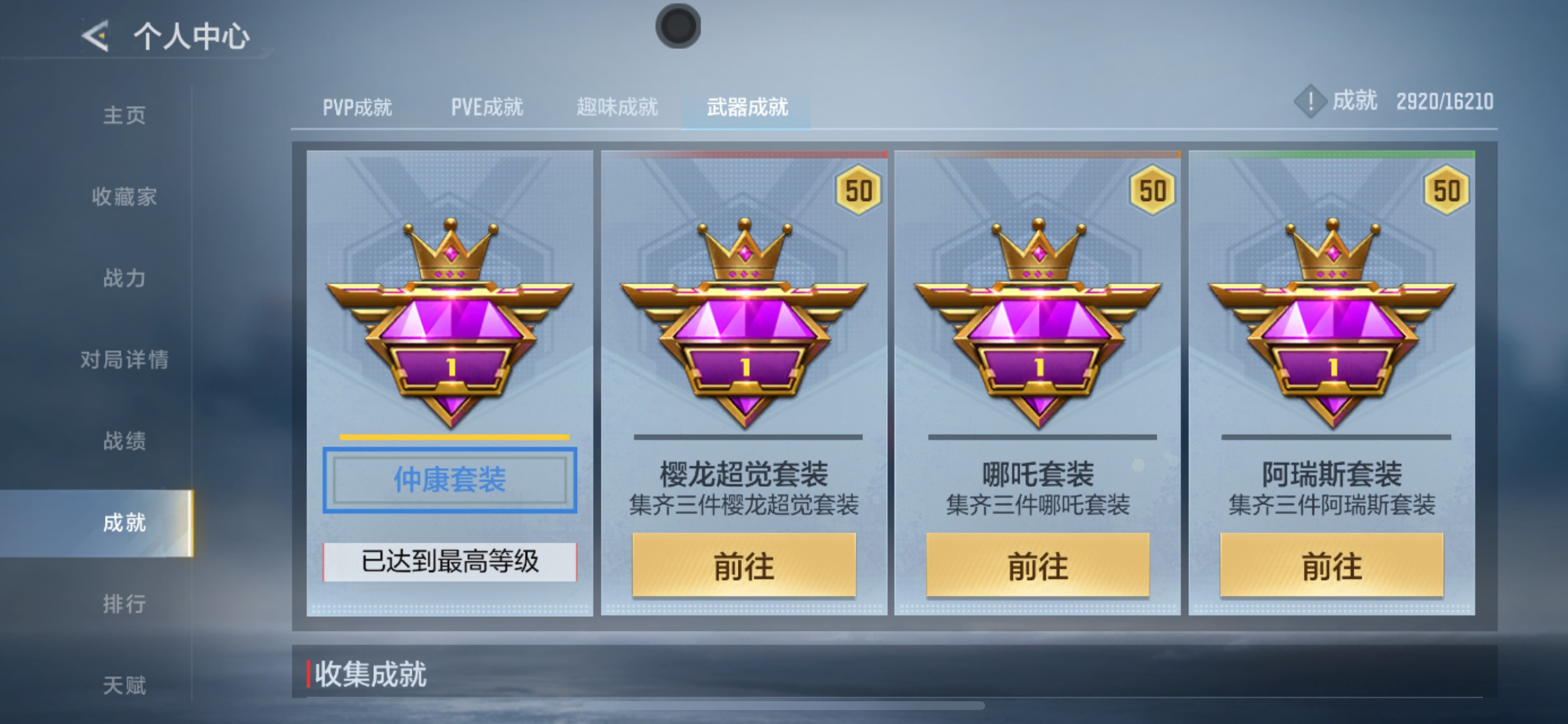Image resolution: width=1568 pixels, height=724 pixels.
Task: Switch to the PVP成就 tab
Action: 358,107
